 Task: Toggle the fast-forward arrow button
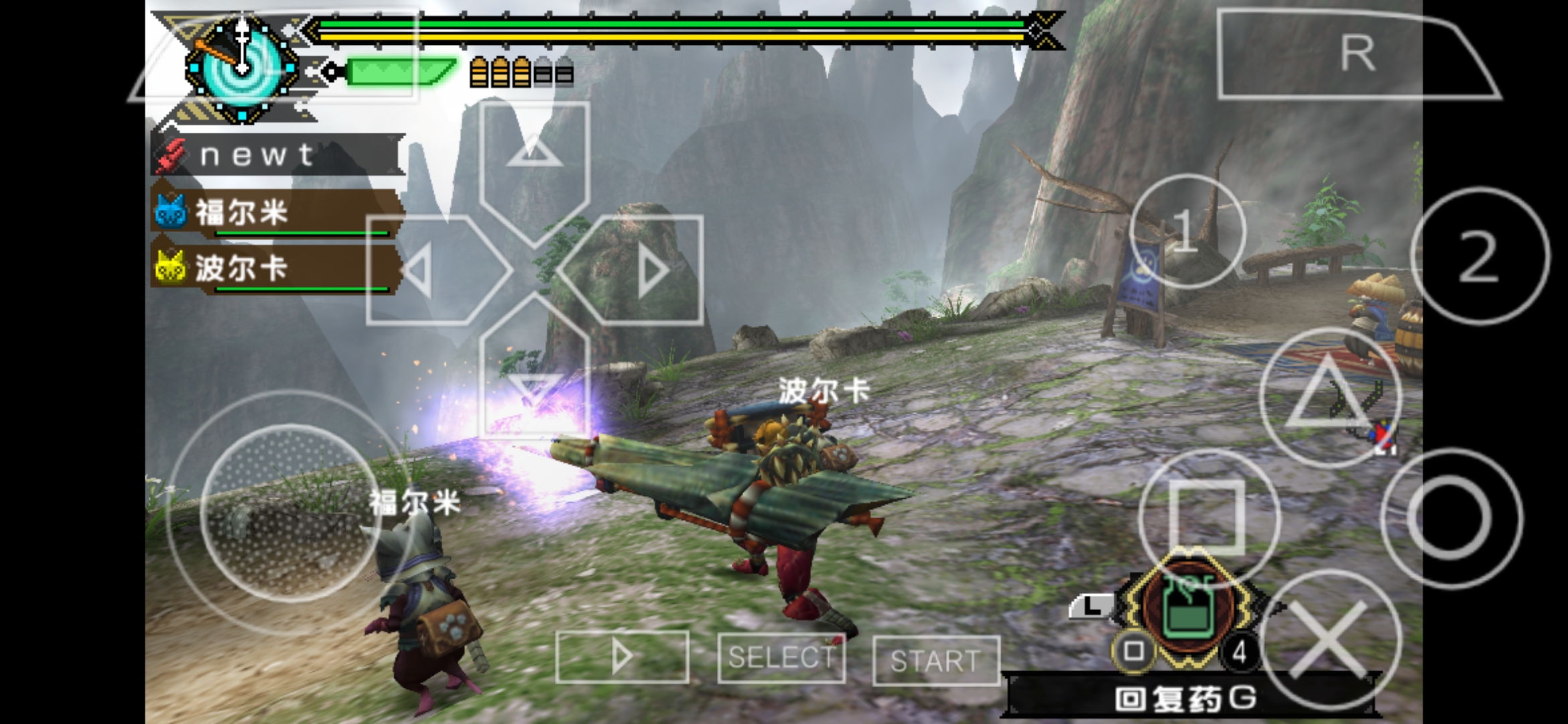click(x=622, y=656)
